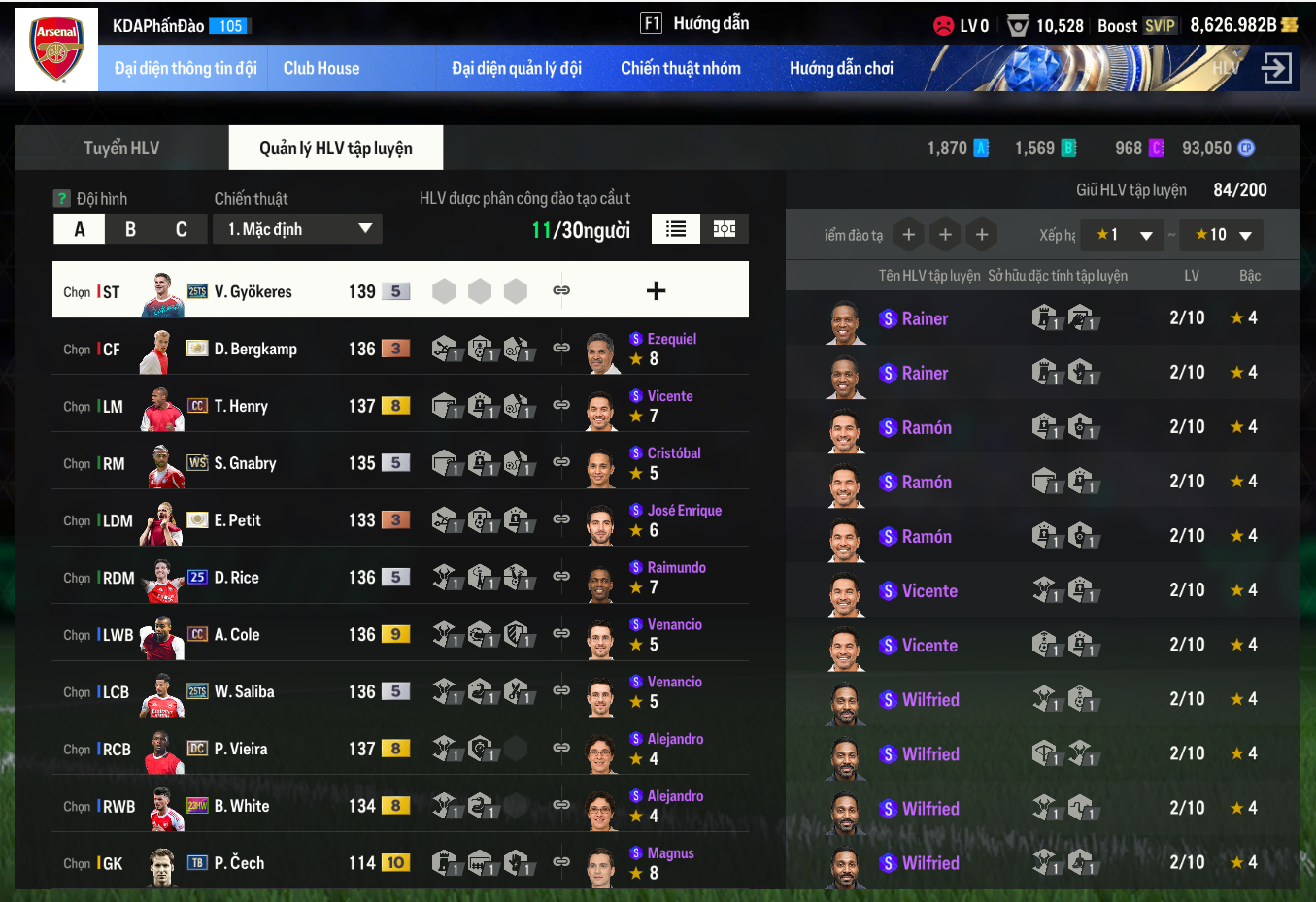Open Đại diện thông tin đội menu
Screen dimensions: 1316x902
186,68
